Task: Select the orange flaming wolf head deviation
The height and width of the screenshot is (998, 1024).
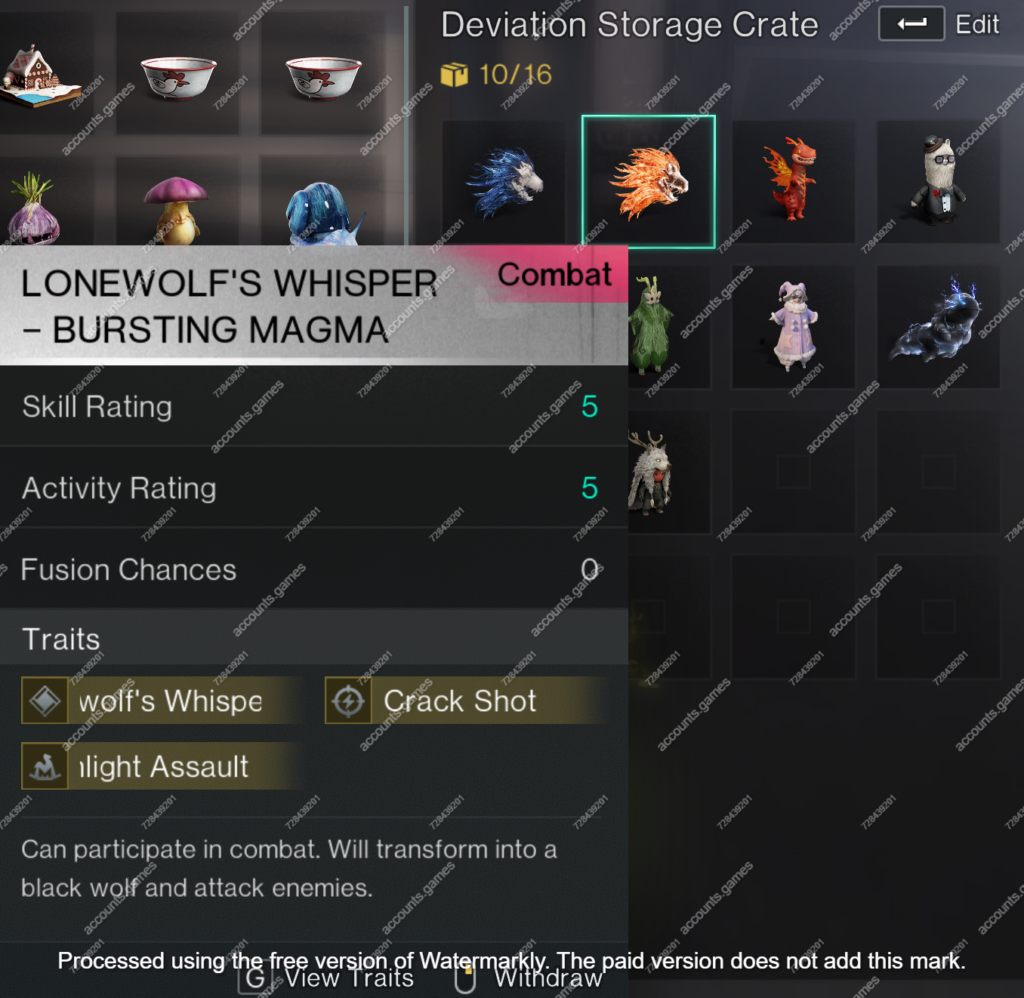Action: [x=648, y=182]
